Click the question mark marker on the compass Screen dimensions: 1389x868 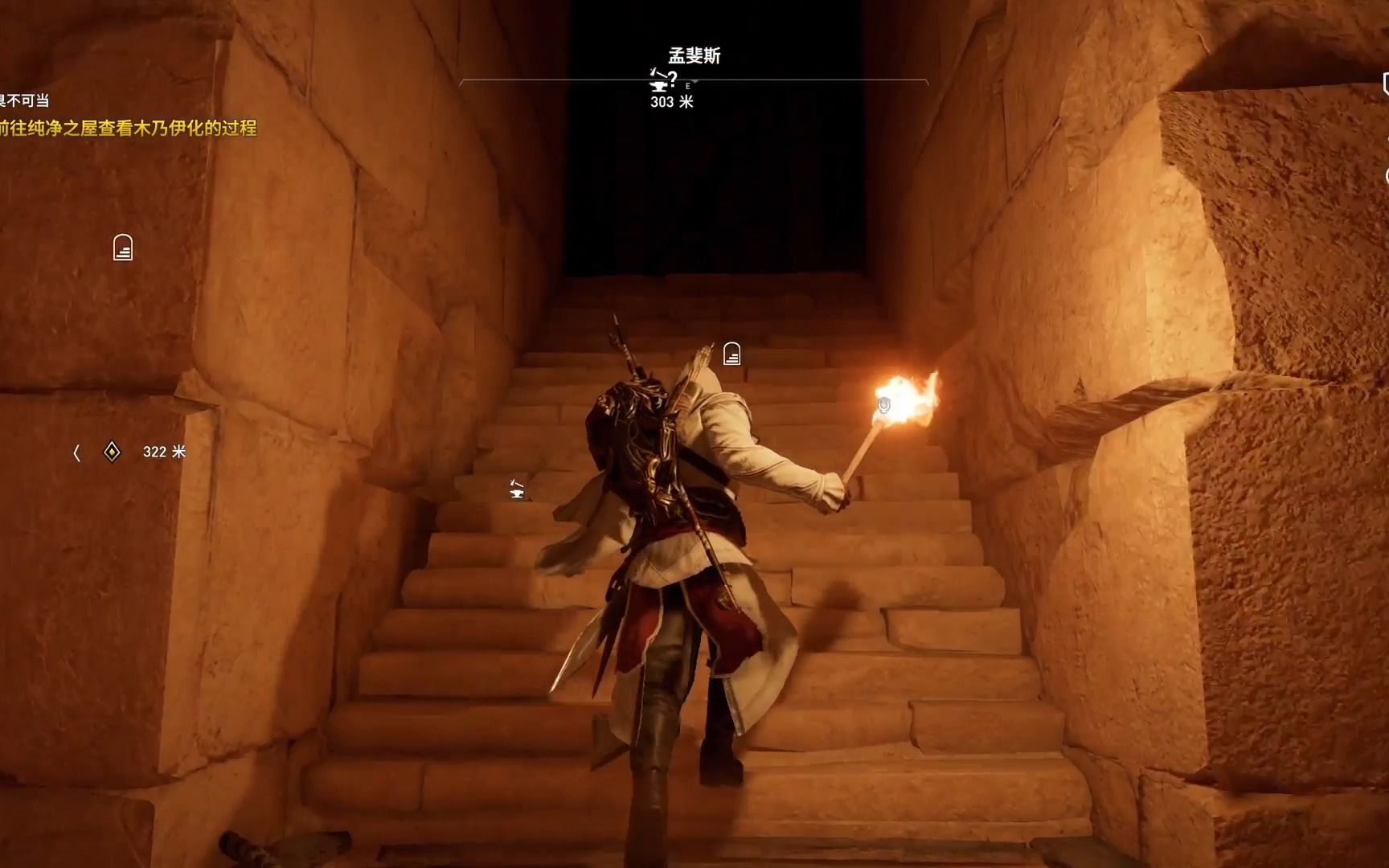click(673, 78)
